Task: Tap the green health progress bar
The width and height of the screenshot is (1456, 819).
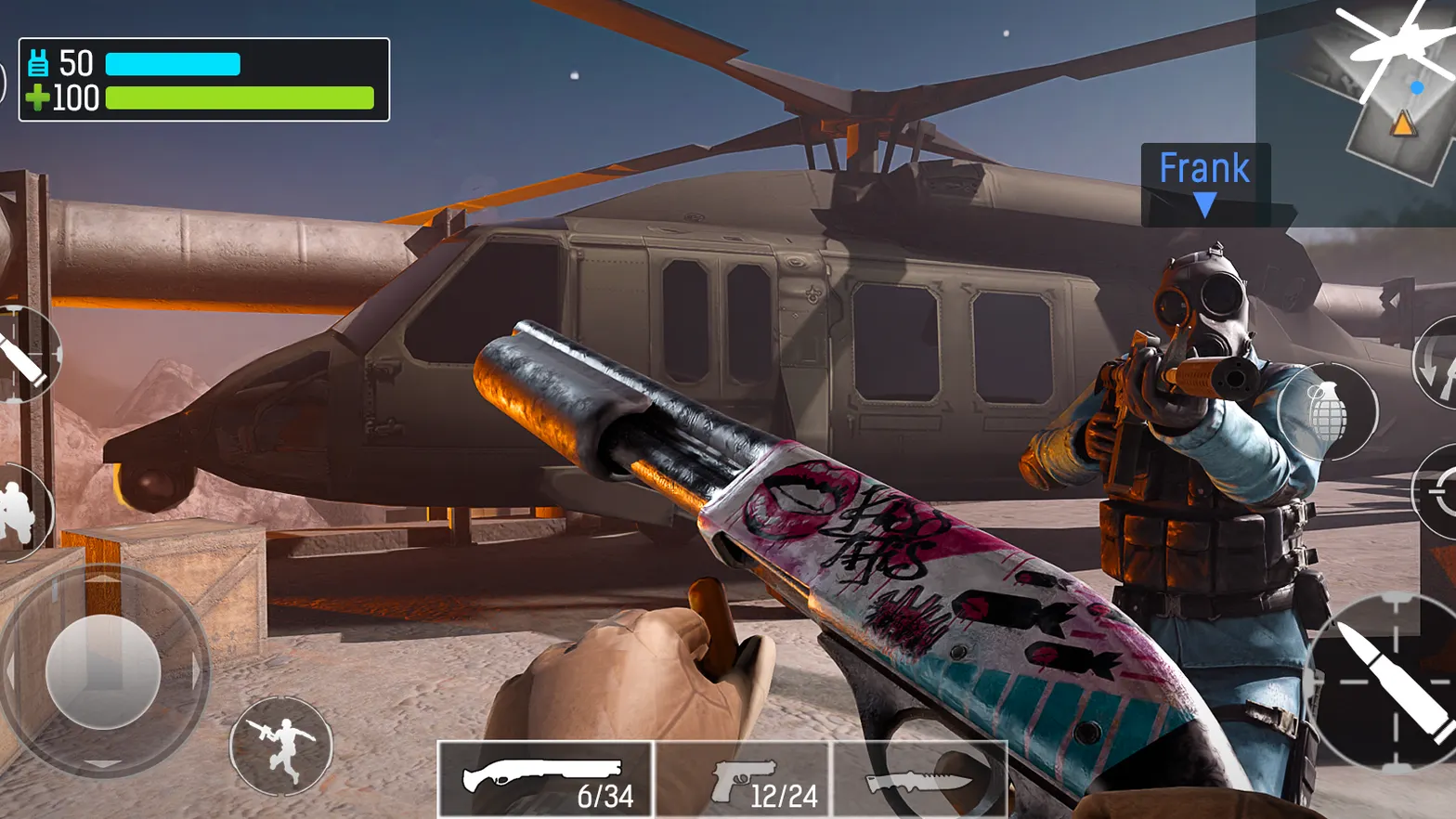Action: 241,97
